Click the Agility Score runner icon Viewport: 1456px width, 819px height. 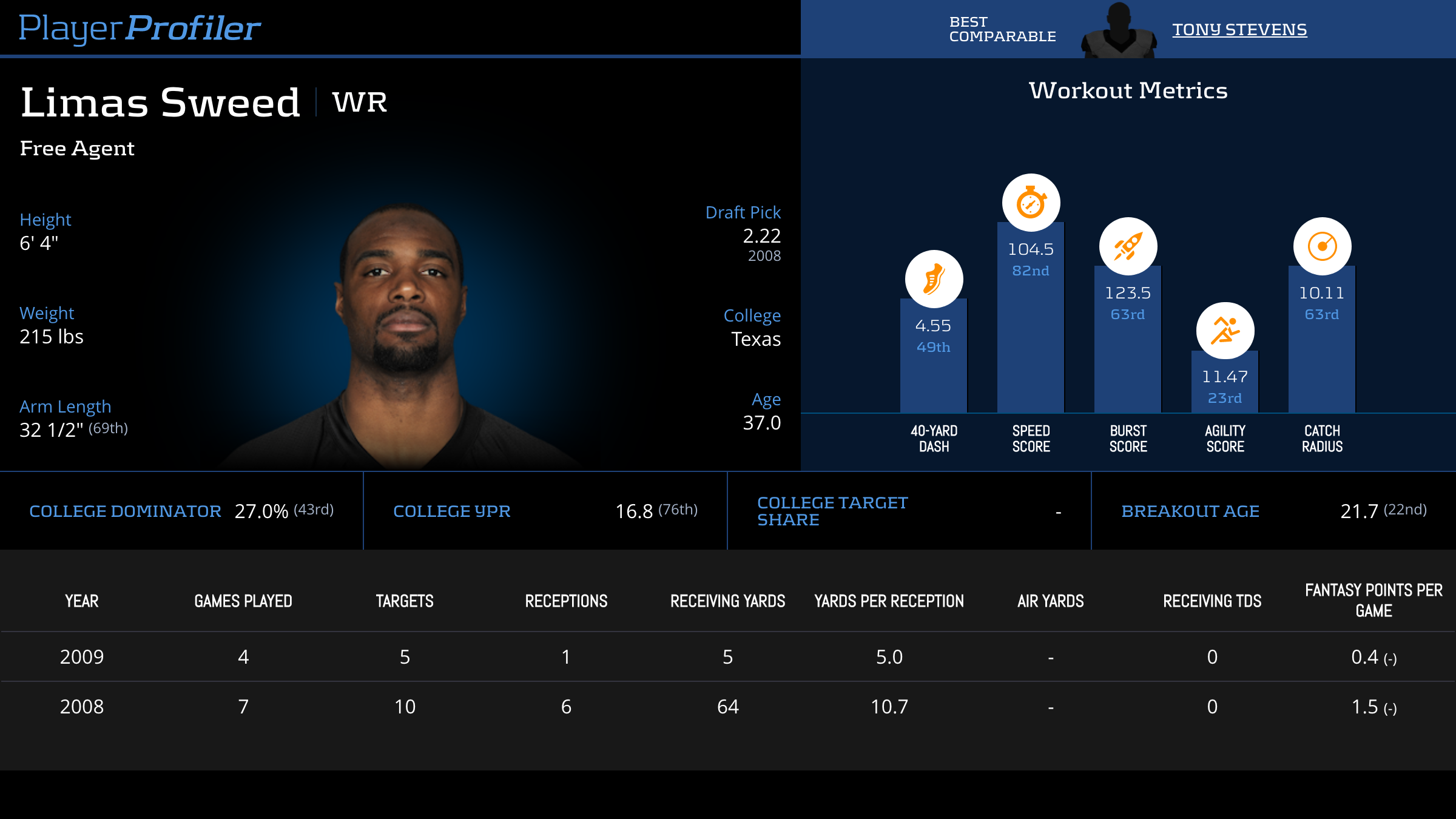coord(1225,331)
